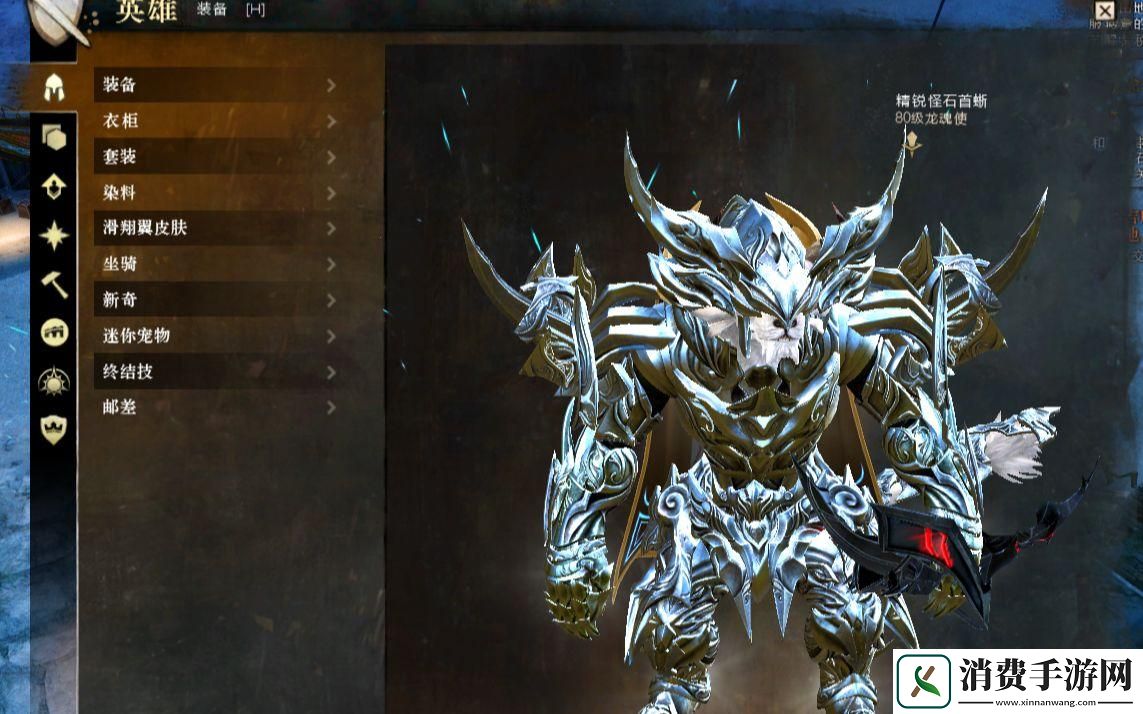1143x714 pixels.
Task: Open the 坐骑 mounts entry
Action: 216,264
